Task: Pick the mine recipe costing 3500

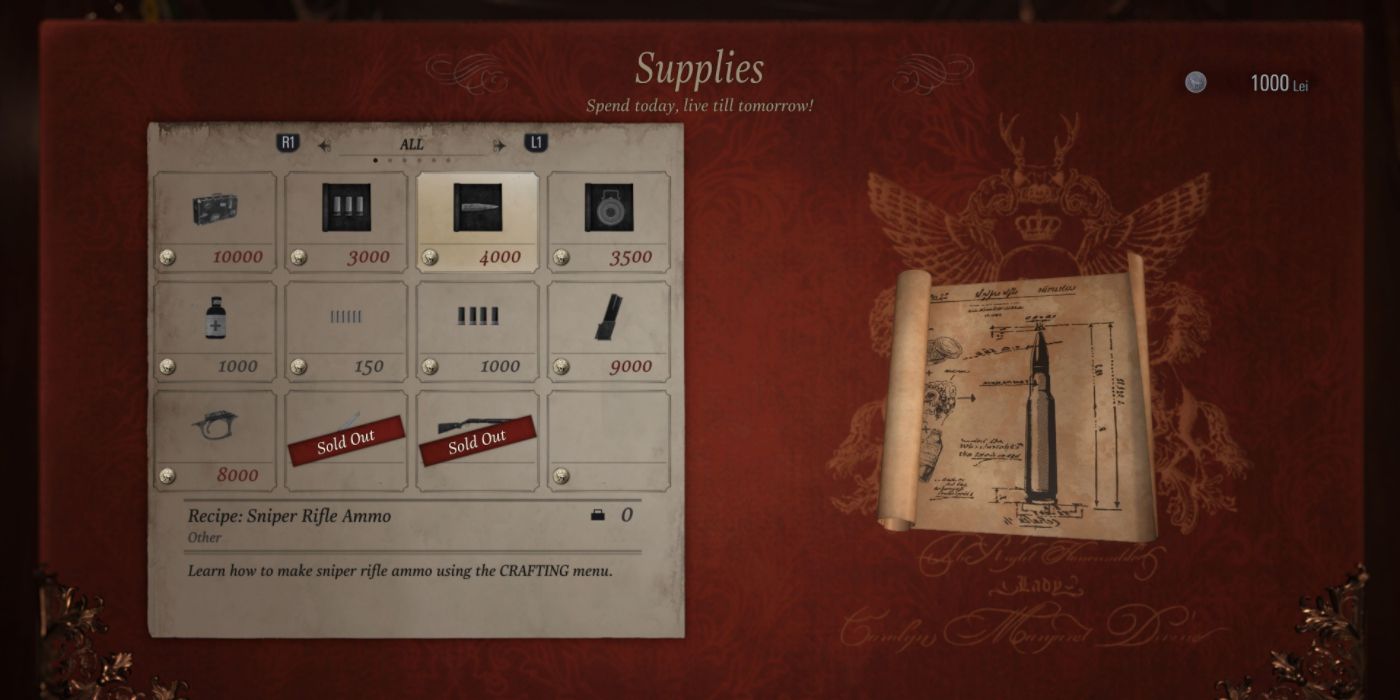Action: (608, 221)
